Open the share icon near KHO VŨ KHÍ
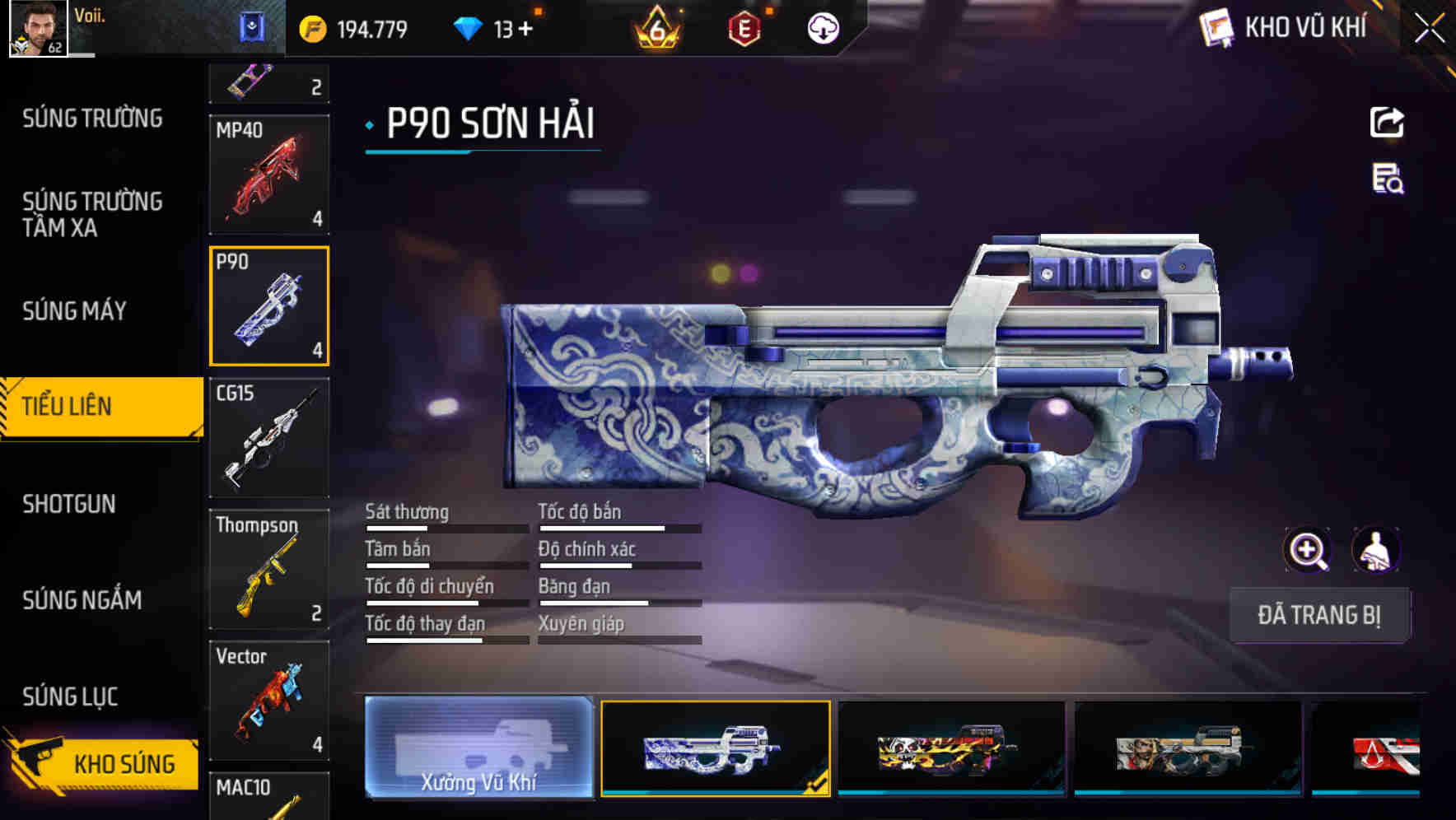1456x820 pixels. click(x=1386, y=122)
